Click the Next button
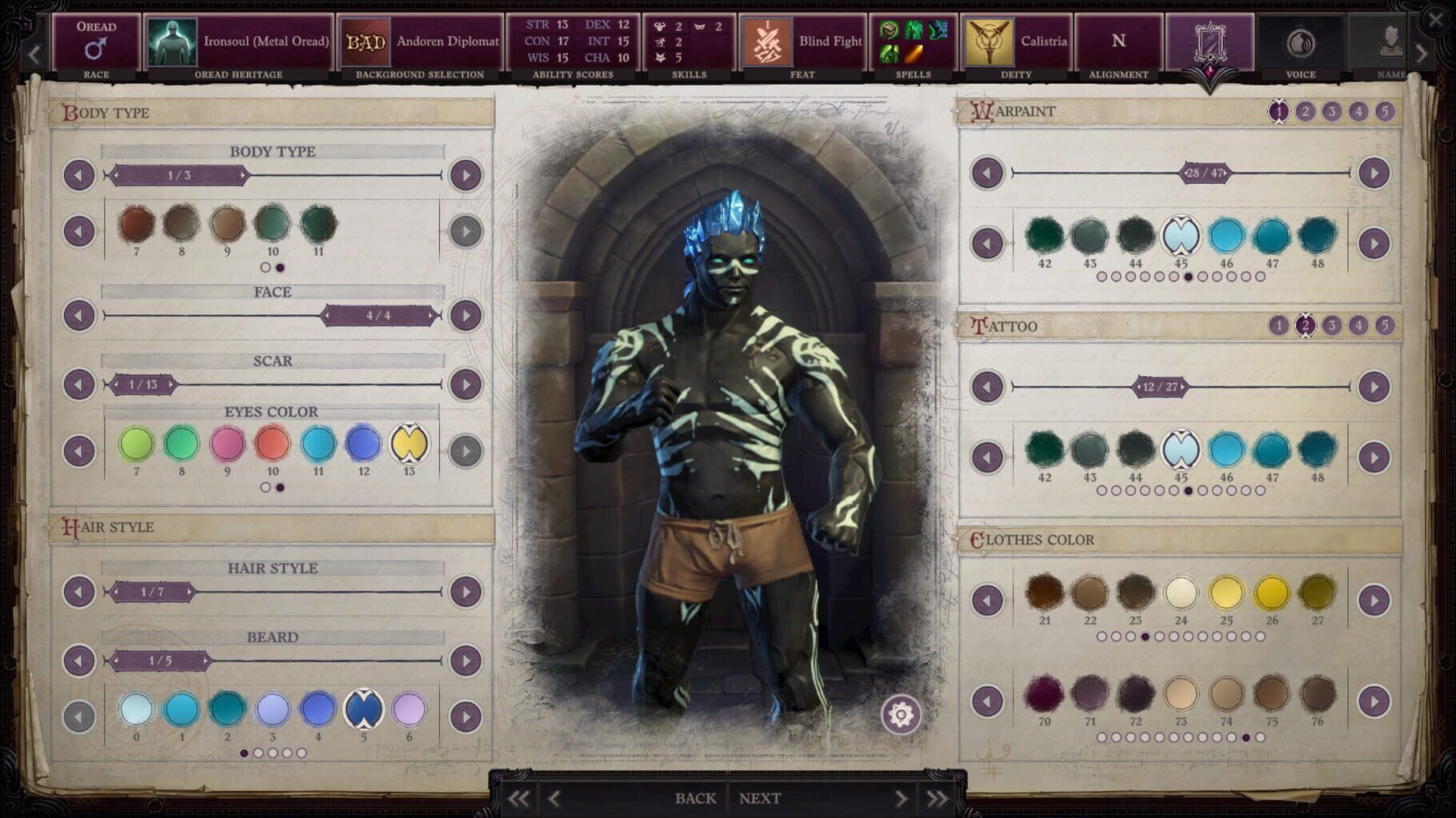 [759, 797]
